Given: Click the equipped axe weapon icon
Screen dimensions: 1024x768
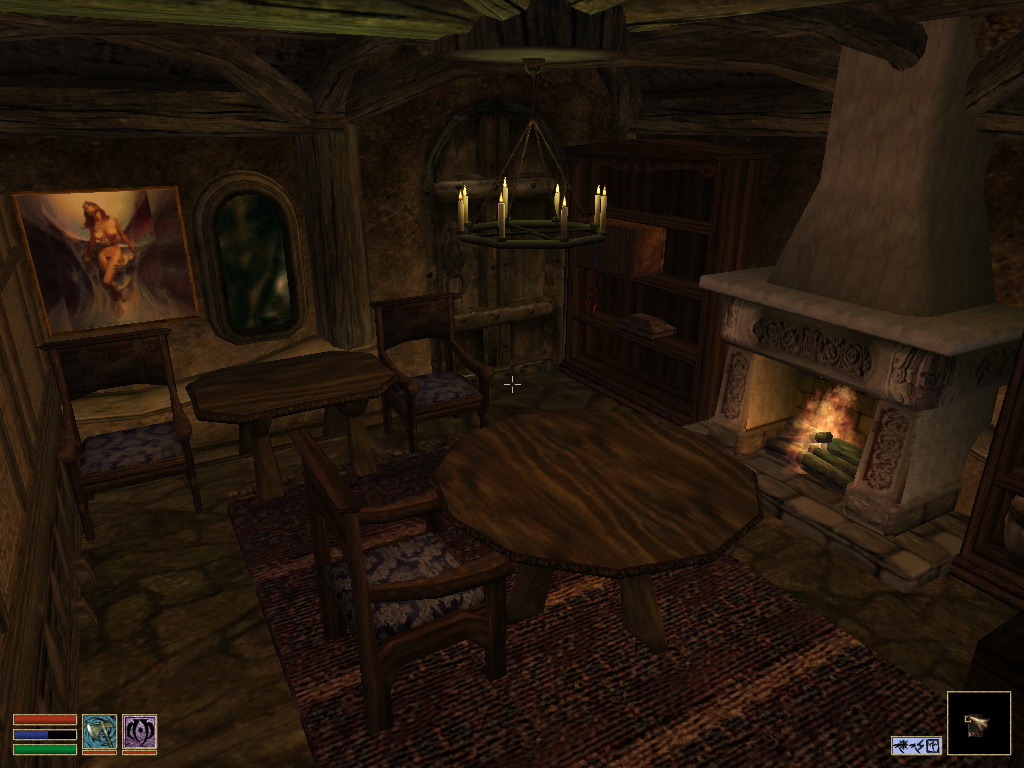Looking at the screenshot, I should click(x=99, y=732).
